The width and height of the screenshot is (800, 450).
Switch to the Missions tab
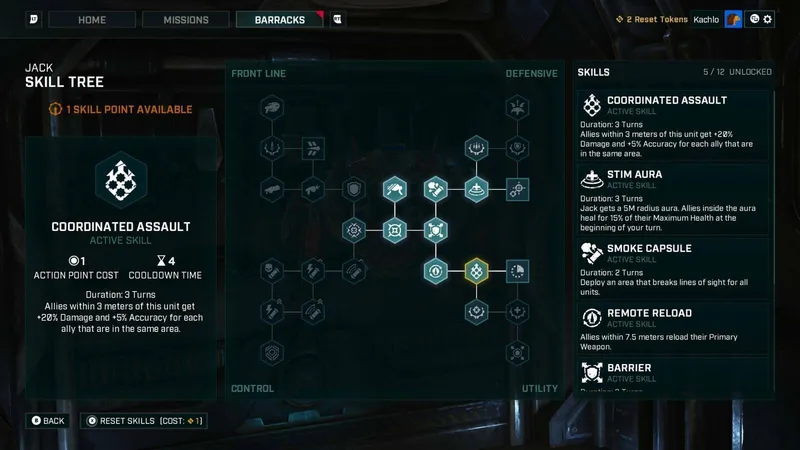tap(186, 19)
